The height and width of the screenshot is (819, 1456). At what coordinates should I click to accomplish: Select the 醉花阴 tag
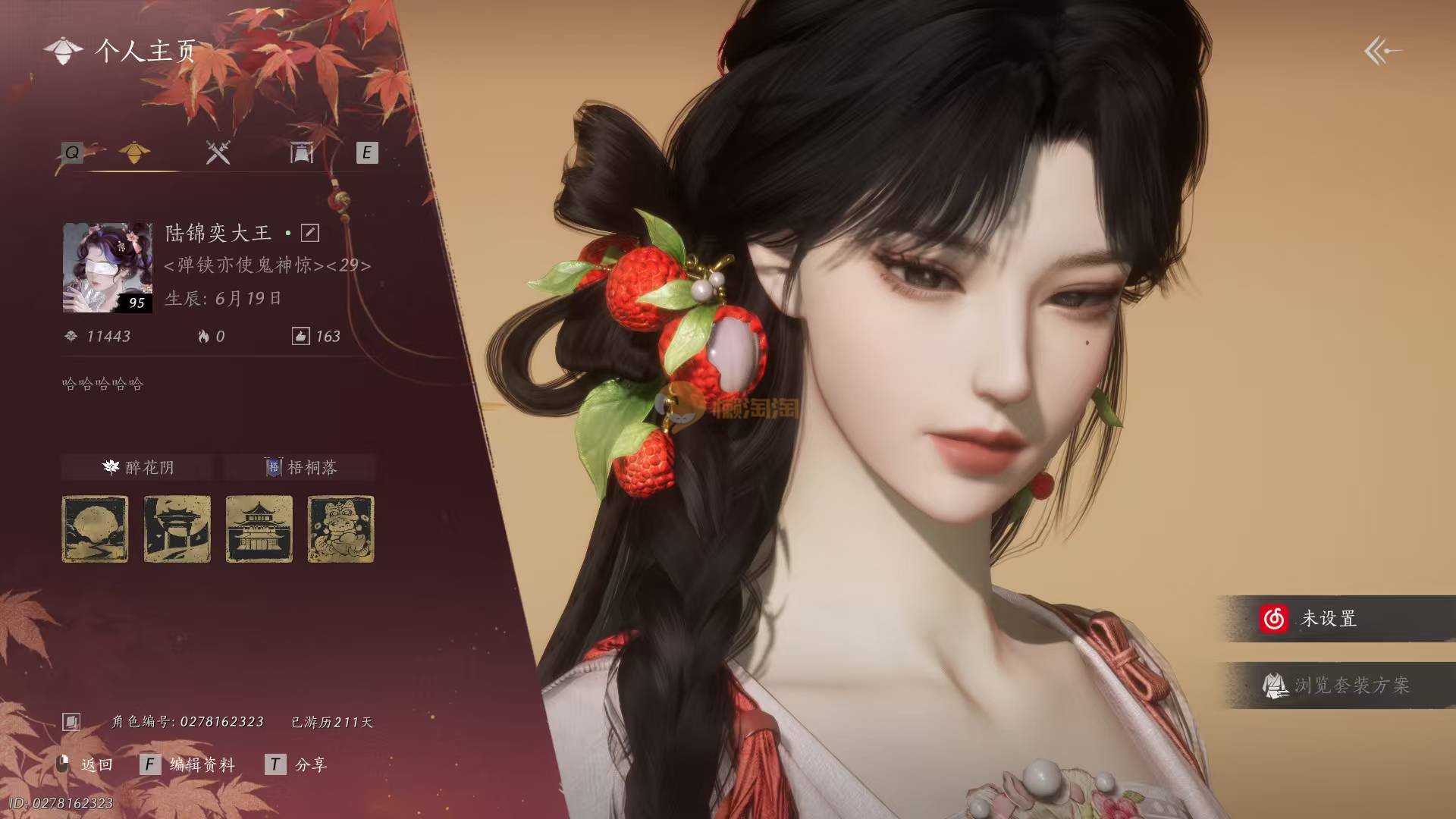[138, 467]
